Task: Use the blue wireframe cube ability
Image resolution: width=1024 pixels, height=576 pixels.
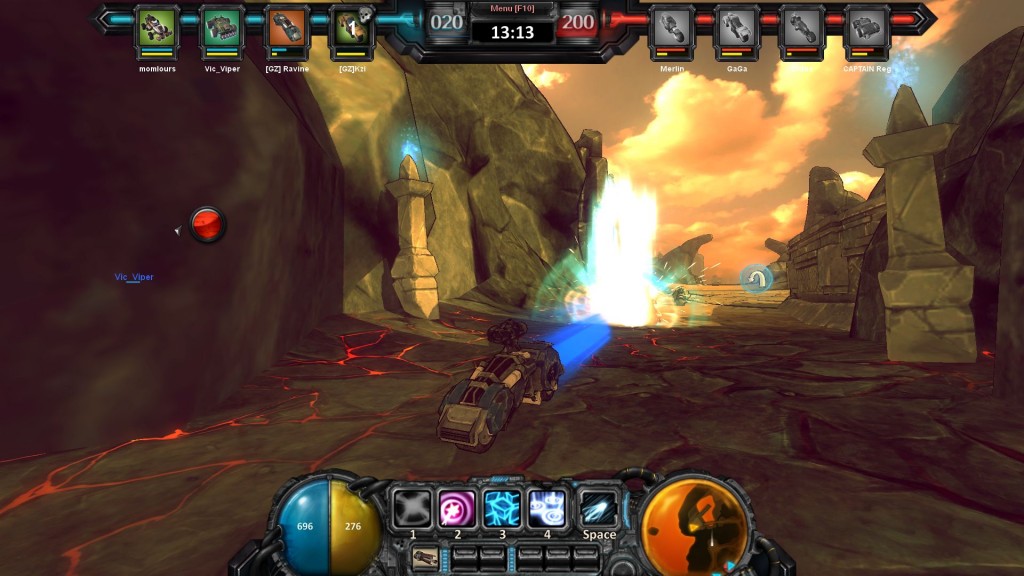Action: [x=503, y=508]
